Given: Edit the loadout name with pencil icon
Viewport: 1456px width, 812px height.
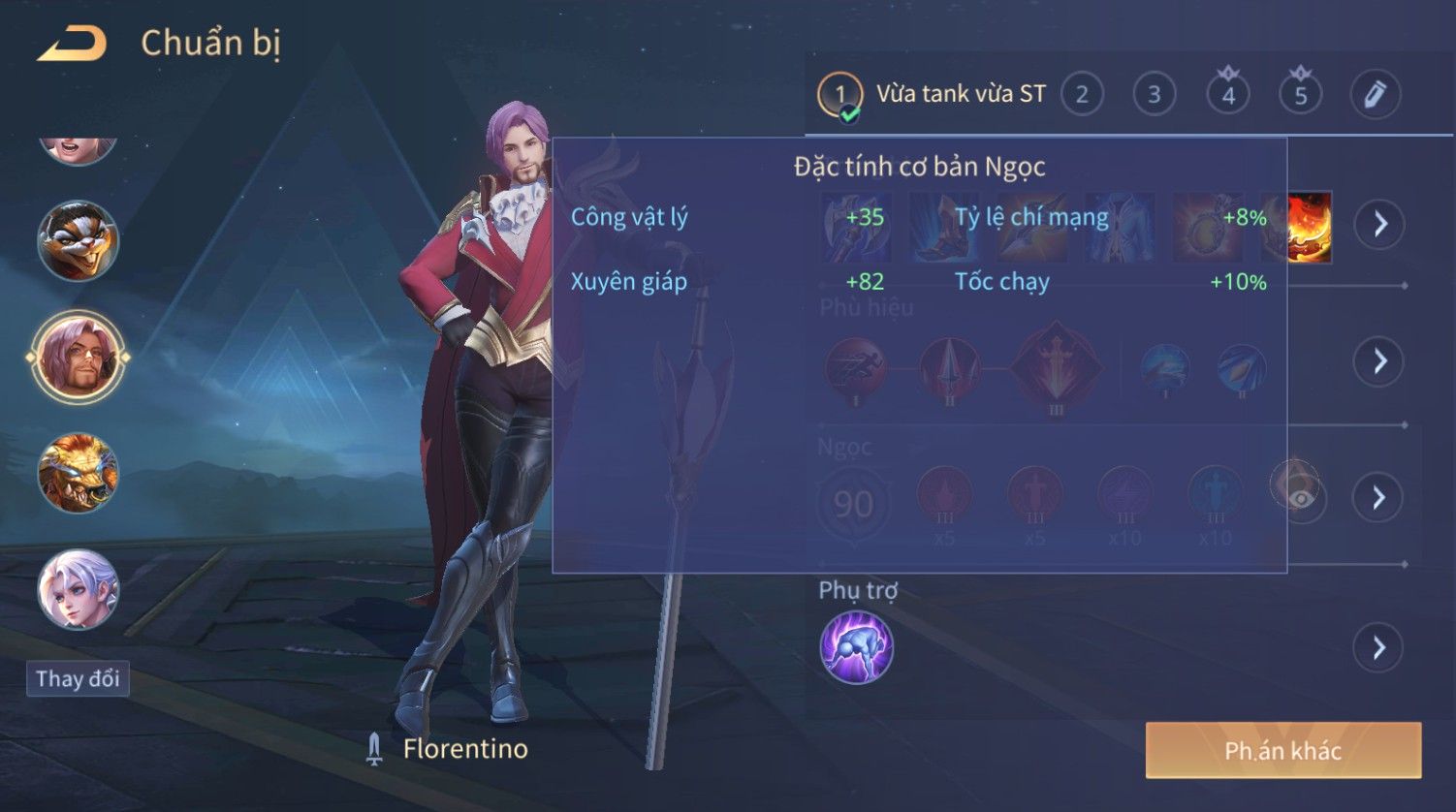Looking at the screenshot, I should [x=1375, y=95].
